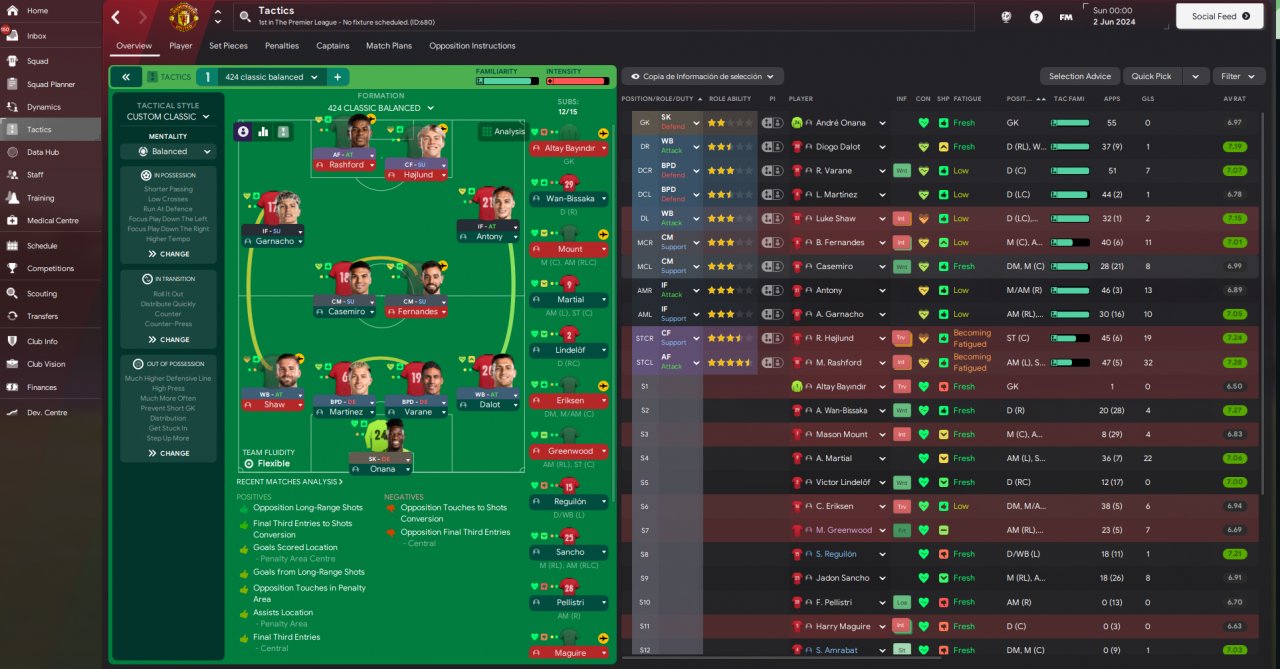Open the Filter dropdown
The image size is (1280, 669).
click(x=1238, y=76)
